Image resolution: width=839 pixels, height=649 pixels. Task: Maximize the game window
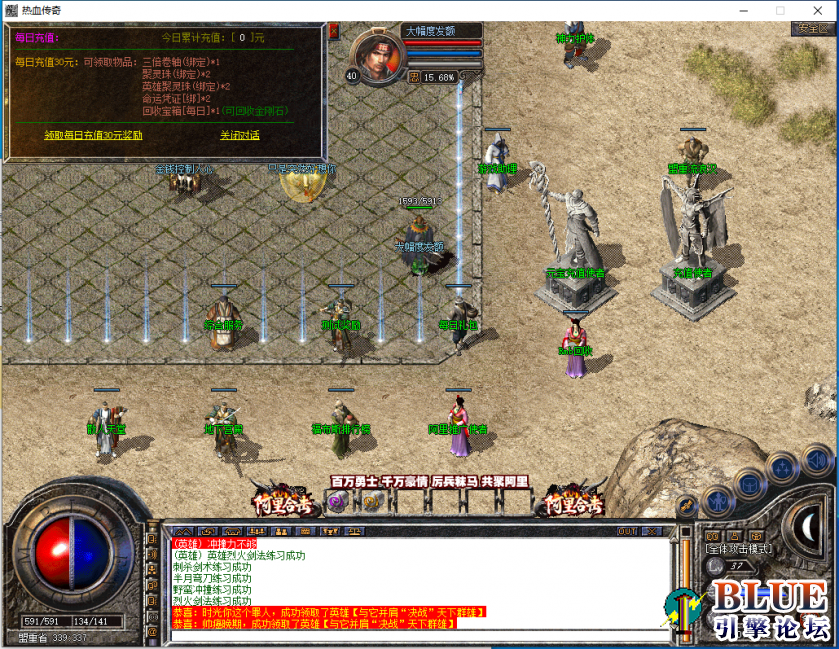pyautogui.click(x=780, y=10)
